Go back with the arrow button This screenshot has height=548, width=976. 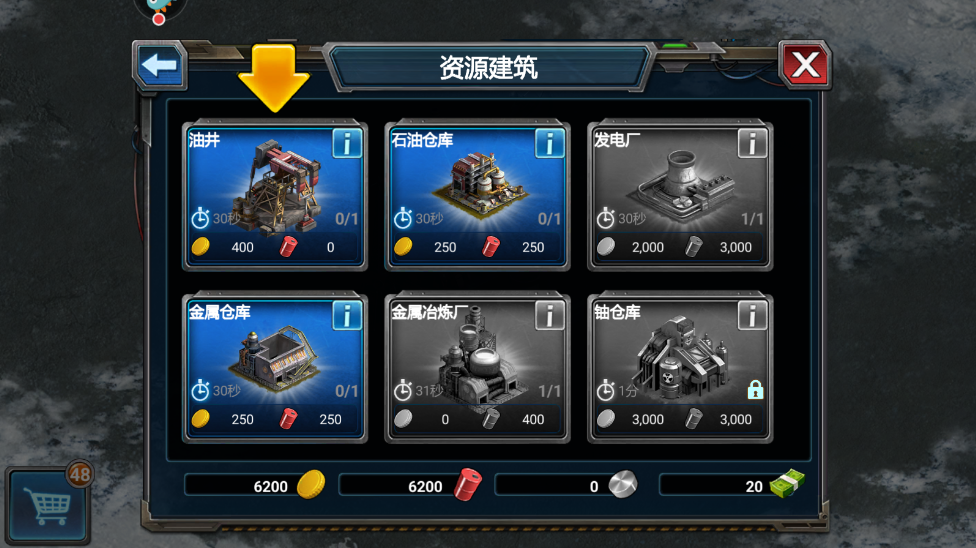pyautogui.click(x=159, y=66)
